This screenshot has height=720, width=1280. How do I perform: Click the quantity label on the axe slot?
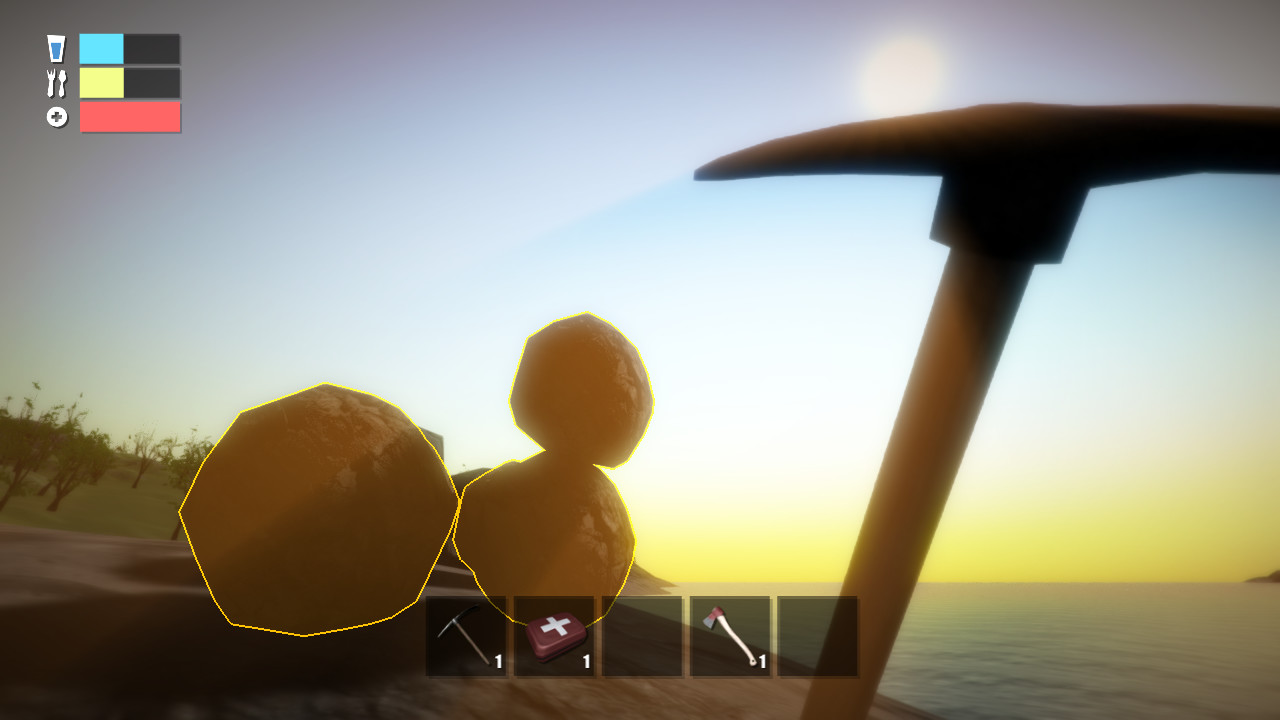(760, 662)
